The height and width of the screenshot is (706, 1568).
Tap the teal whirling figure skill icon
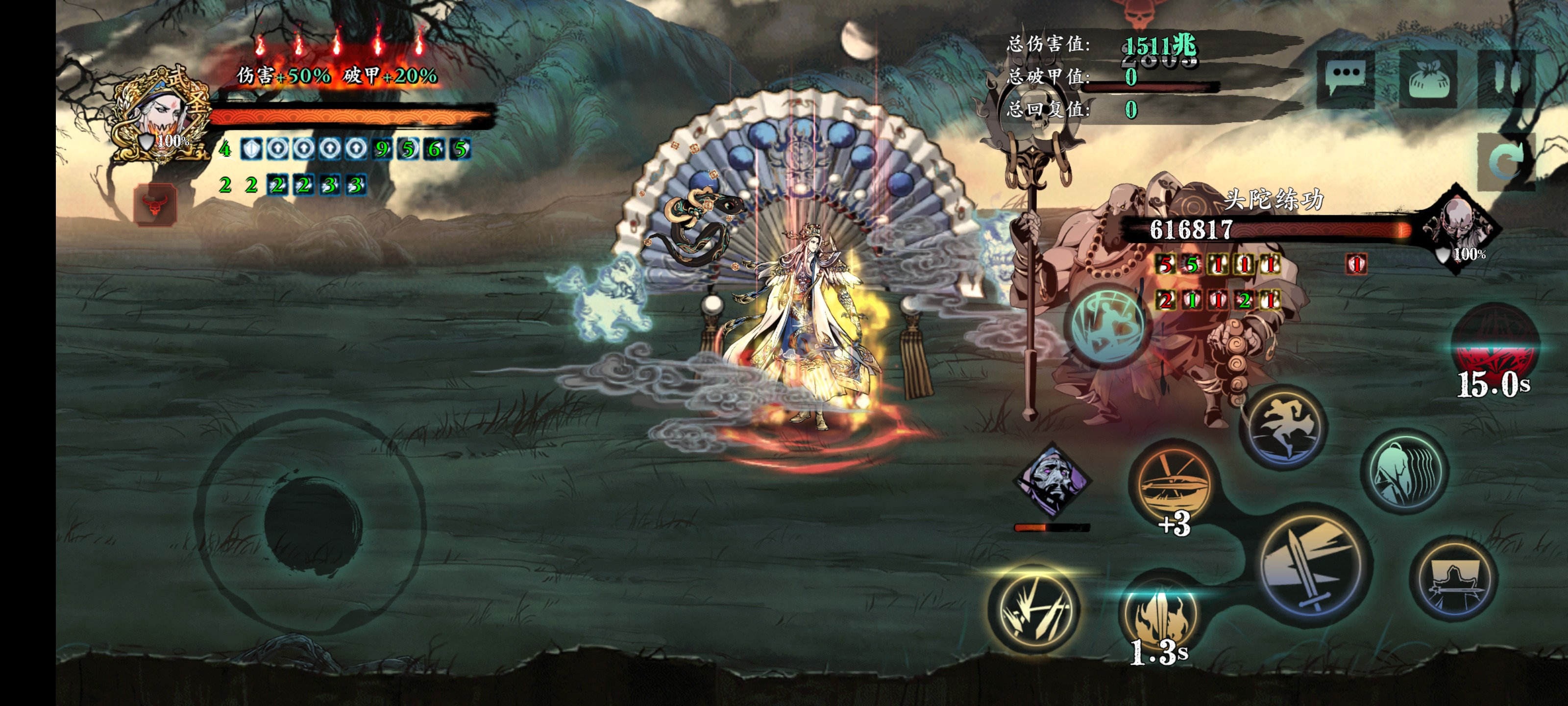[1108, 326]
